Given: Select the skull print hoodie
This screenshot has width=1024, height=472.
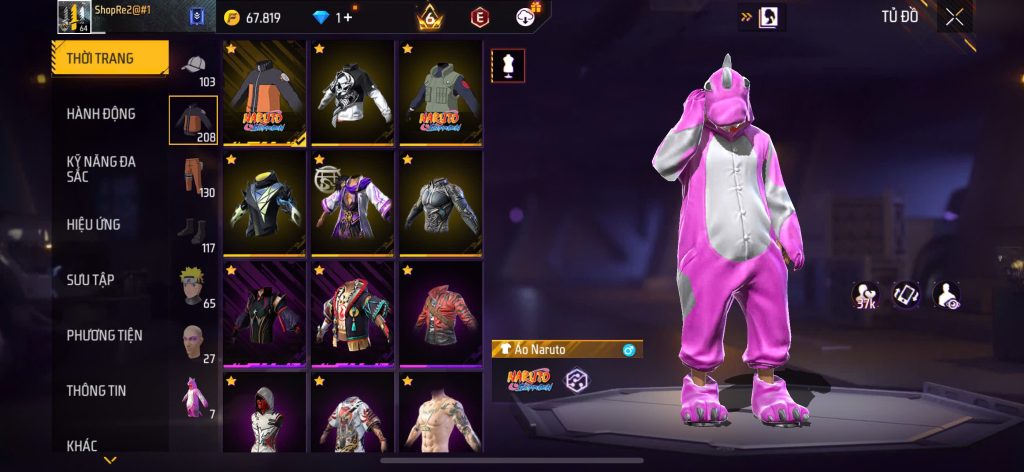Looking at the screenshot, I should point(352,93).
